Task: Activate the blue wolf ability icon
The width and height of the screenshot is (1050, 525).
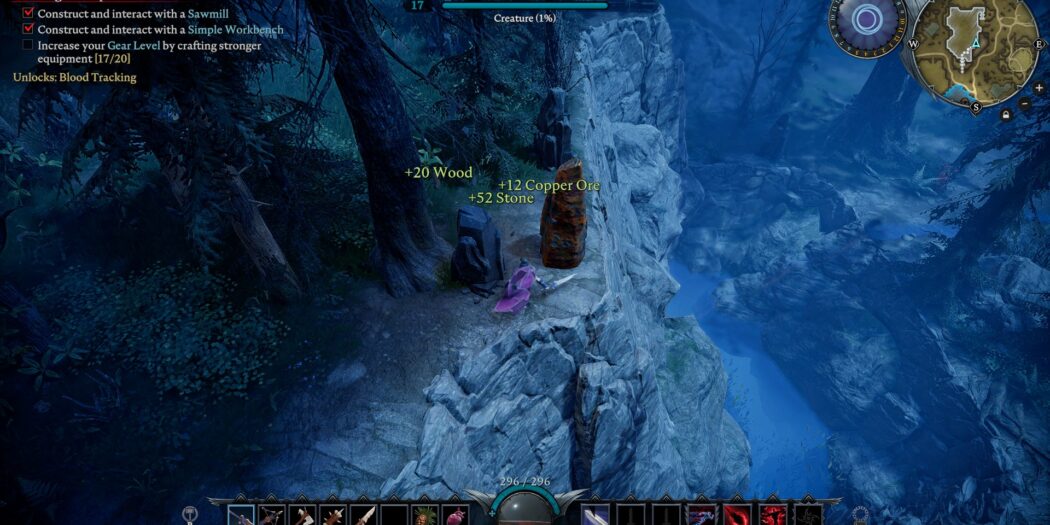Action: pos(701,516)
